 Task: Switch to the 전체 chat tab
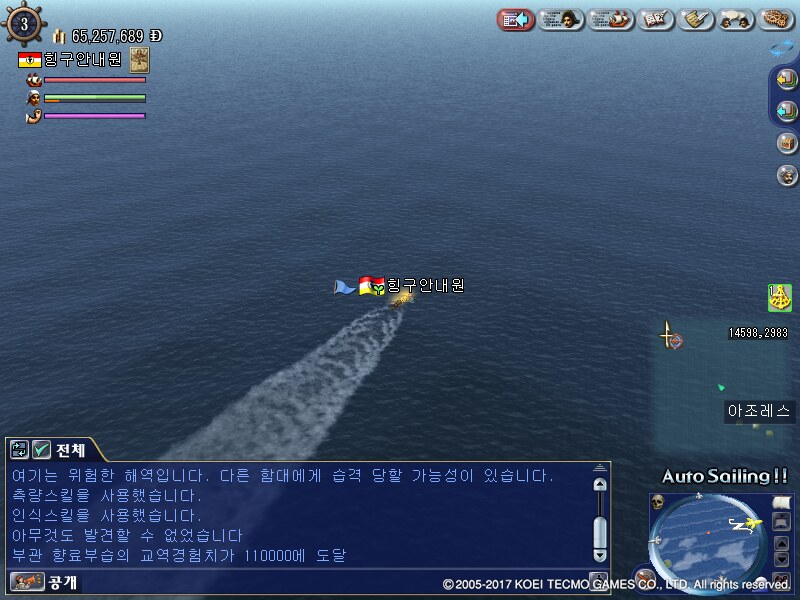(71, 450)
